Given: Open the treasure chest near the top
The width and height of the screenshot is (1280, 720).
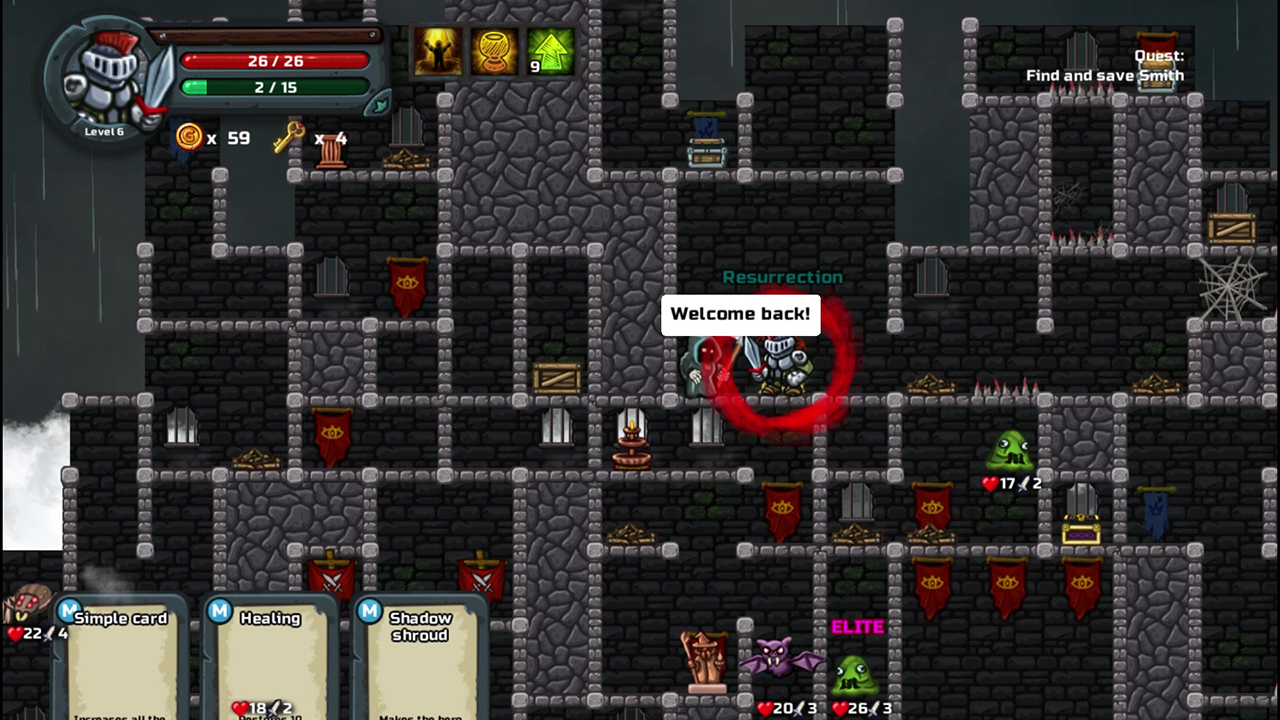Looking at the screenshot, I should (709, 152).
